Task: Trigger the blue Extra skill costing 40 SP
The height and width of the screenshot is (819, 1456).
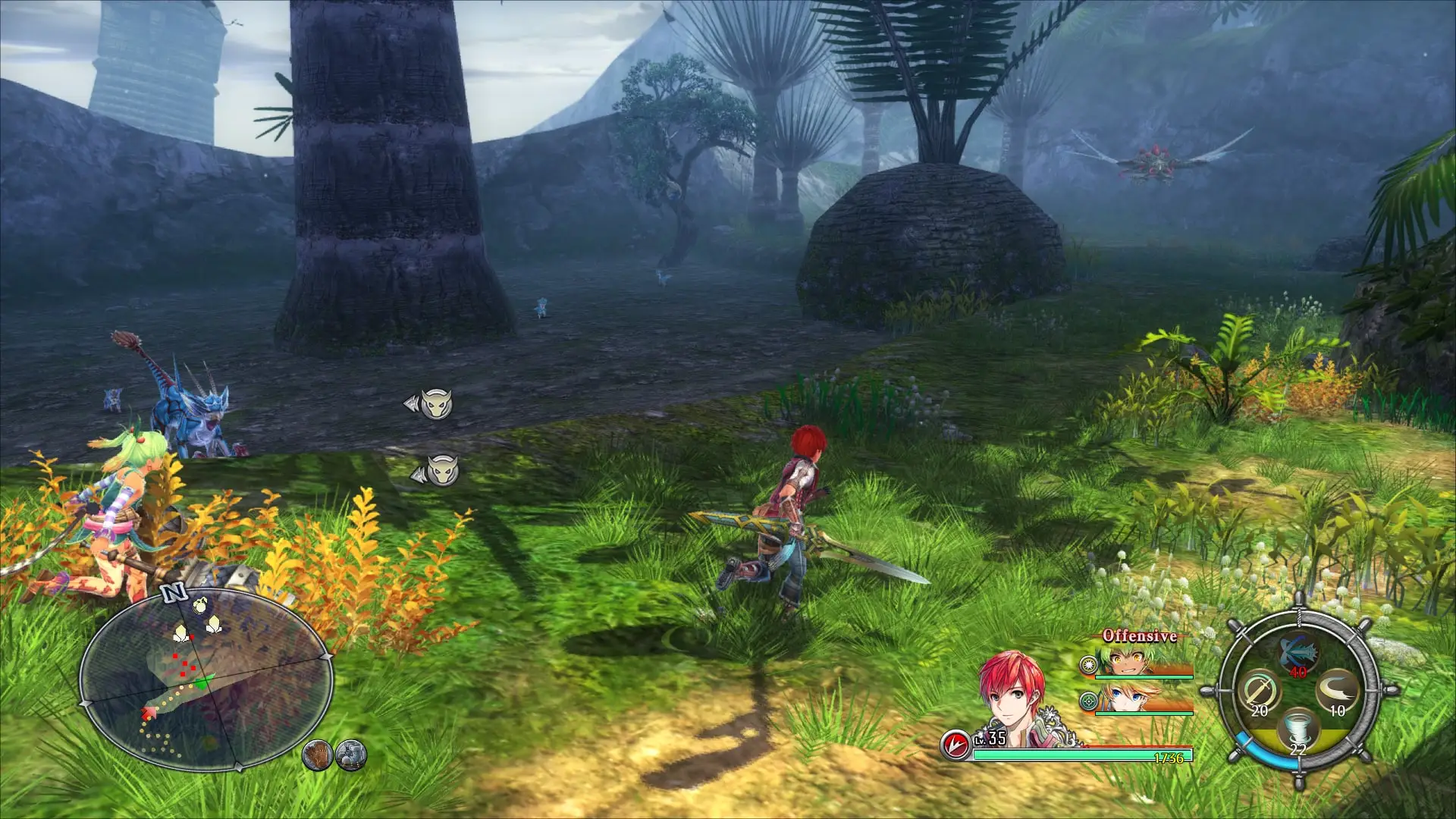Action: tap(1298, 652)
